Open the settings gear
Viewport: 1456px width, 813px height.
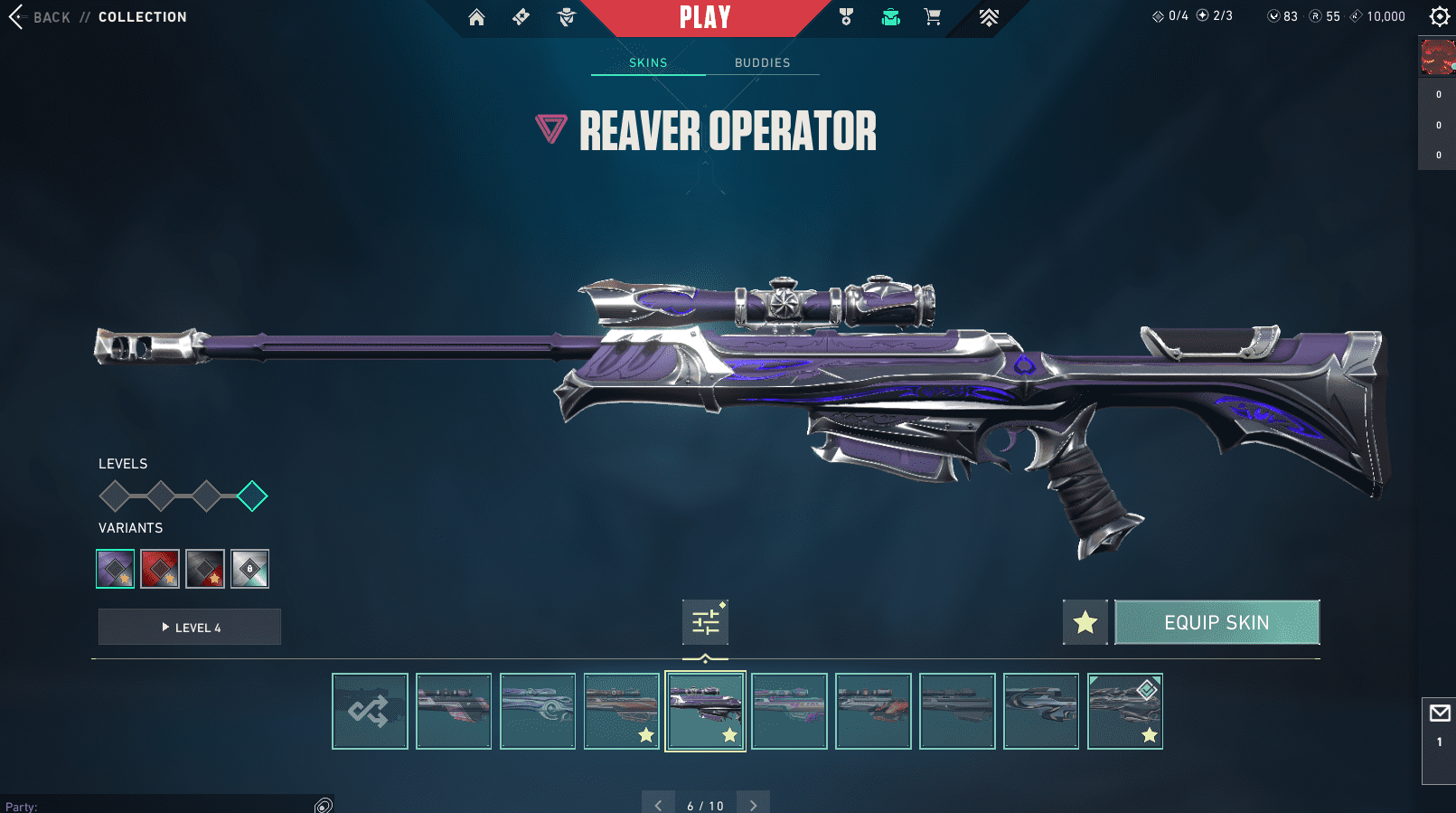click(x=1439, y=16)
